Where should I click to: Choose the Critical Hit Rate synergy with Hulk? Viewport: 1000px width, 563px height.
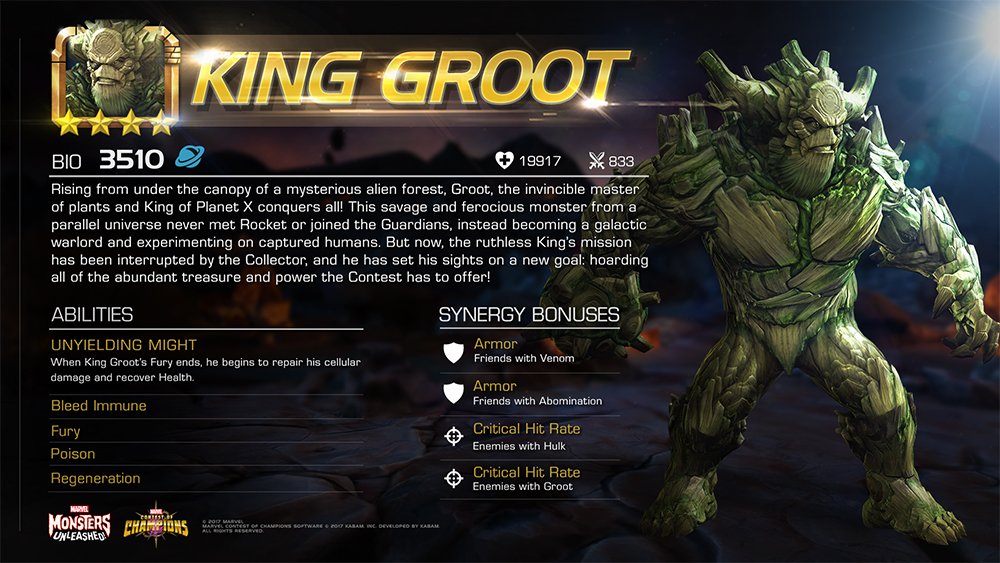pos(527,436)
